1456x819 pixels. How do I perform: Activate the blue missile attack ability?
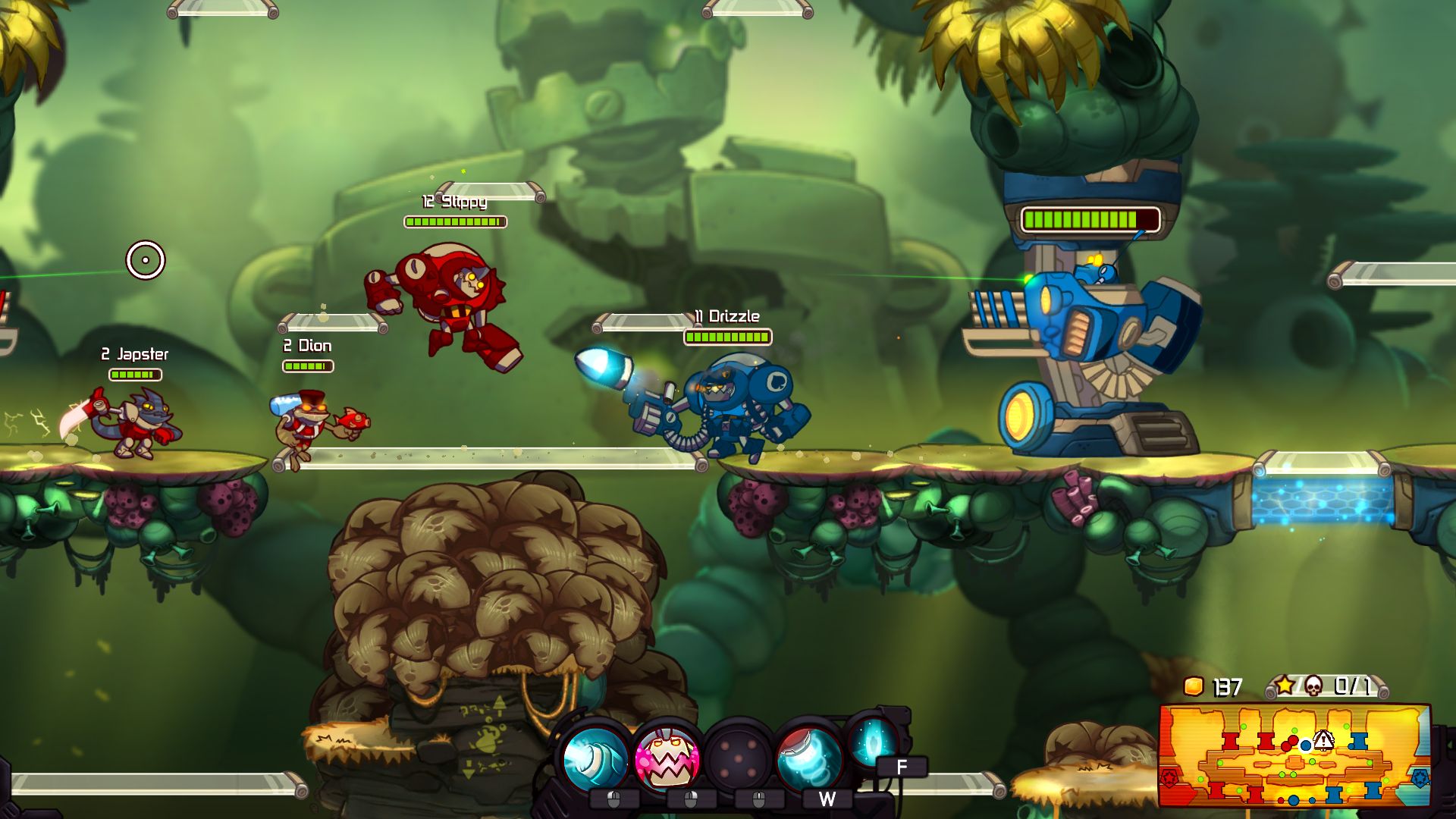597,758
